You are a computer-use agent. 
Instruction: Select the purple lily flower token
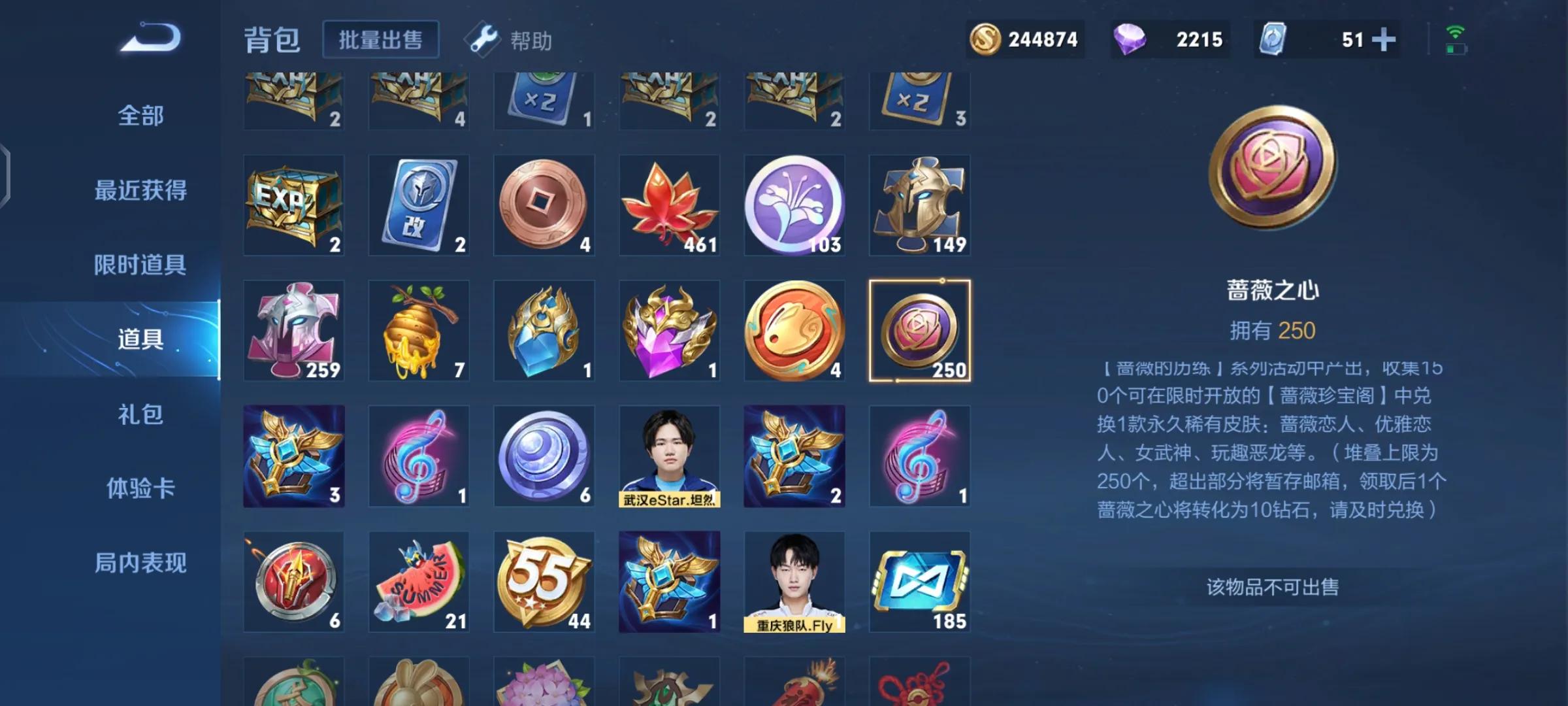[794, 206]
